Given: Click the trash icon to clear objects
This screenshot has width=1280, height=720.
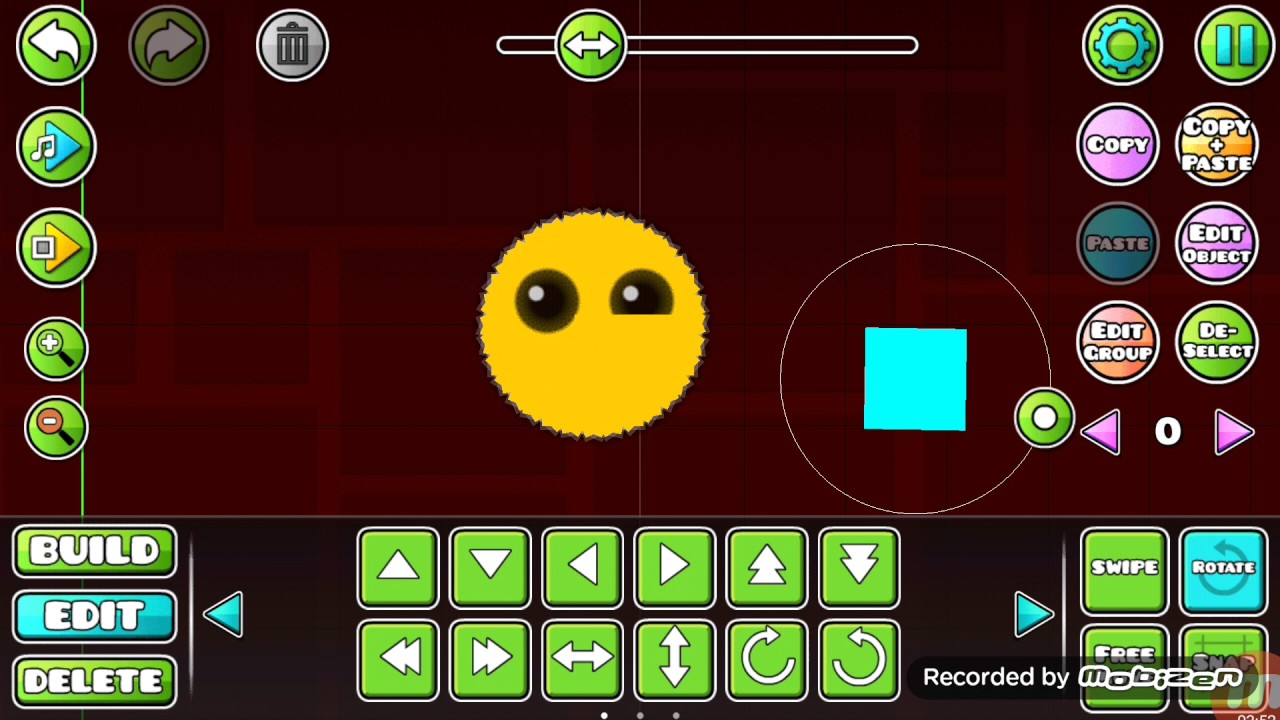Looking at the screenshot, I should pyautogui.click(x=292, y=44).
